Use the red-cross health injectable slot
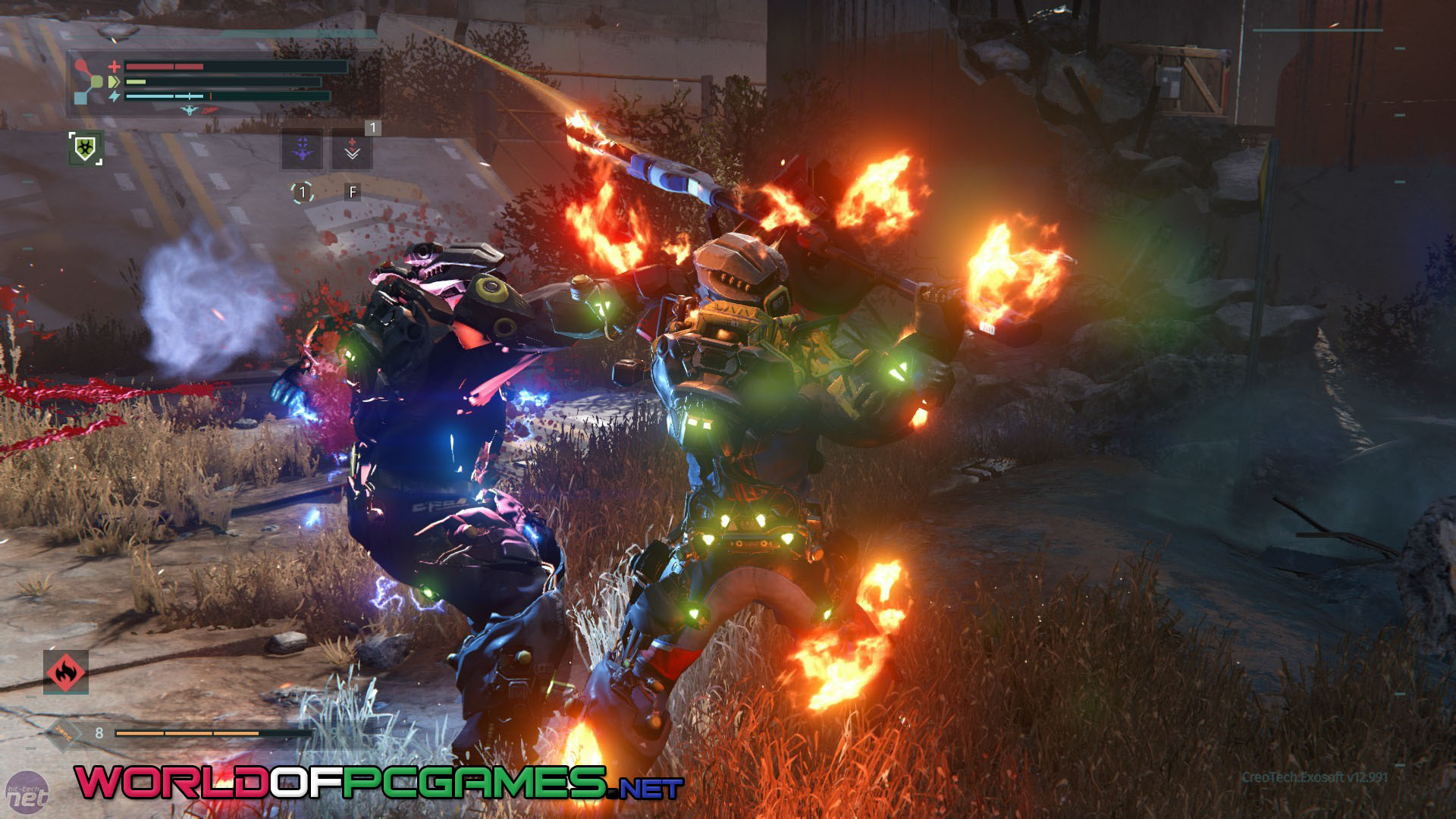The height and width of the screenshot is (819, 1456). pyautogui.click(x=352, y=149)
